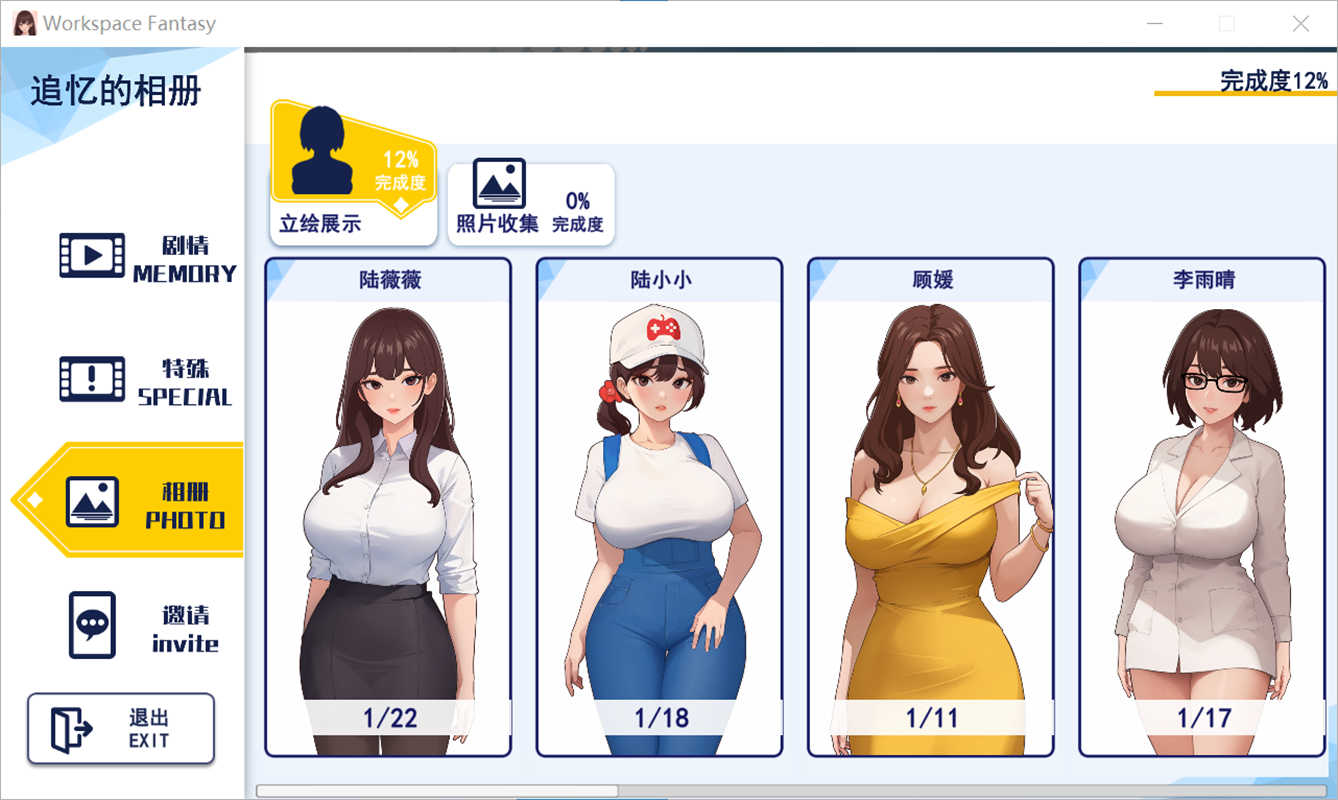Open the 特殊 SPECIAL section
The image size is (1338, 800).
pos(146,381)
